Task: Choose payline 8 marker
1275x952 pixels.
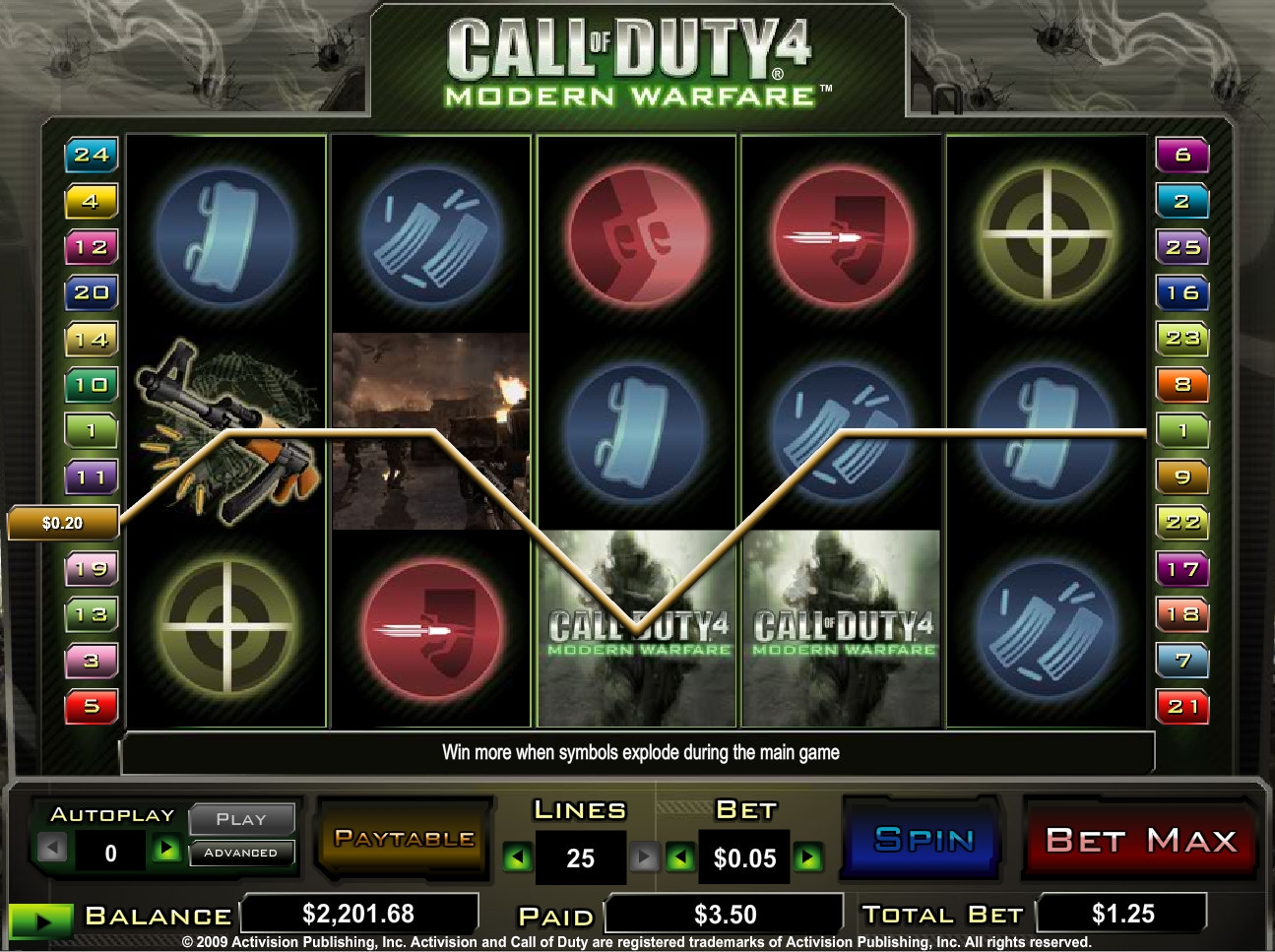Action: [x=1182, y=384]
